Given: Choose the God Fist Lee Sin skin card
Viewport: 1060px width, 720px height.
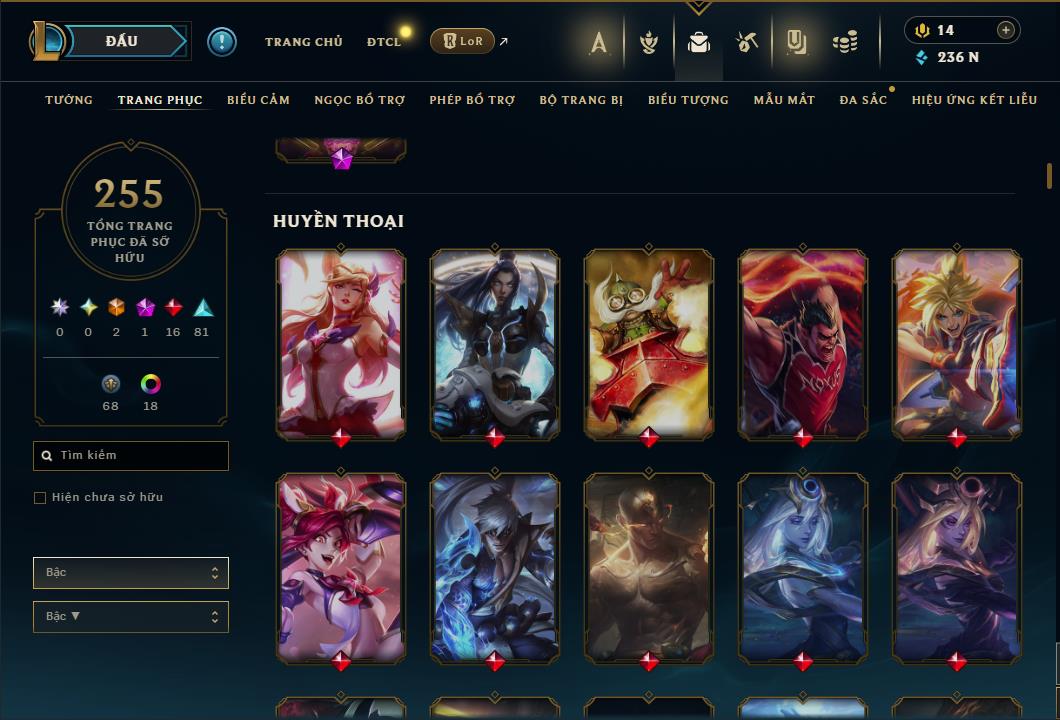Looking at the screenshot, I should click(649, 566).
